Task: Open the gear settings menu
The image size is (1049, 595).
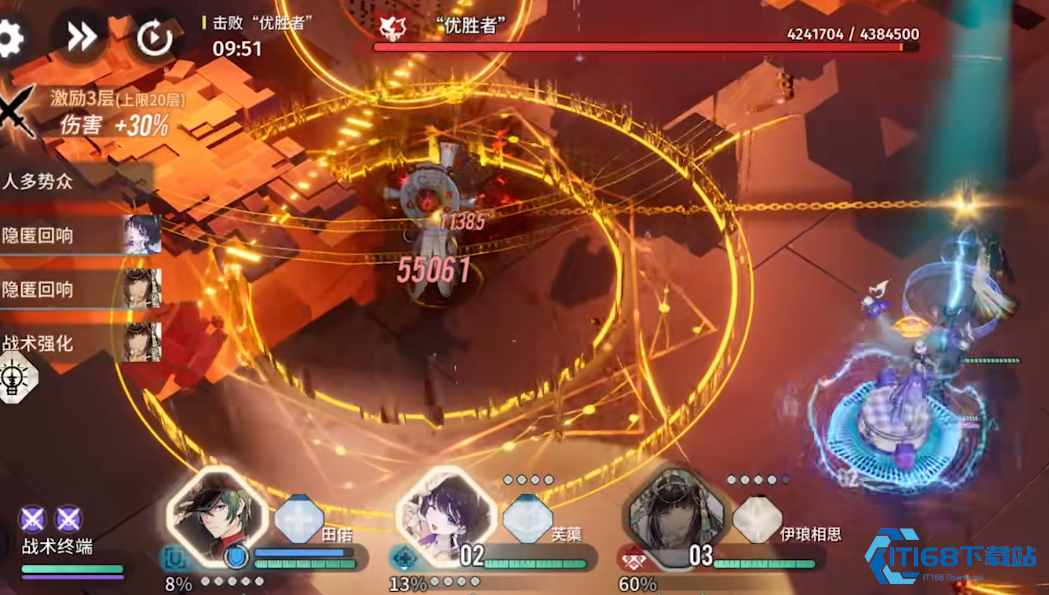Action: point(9,38)
